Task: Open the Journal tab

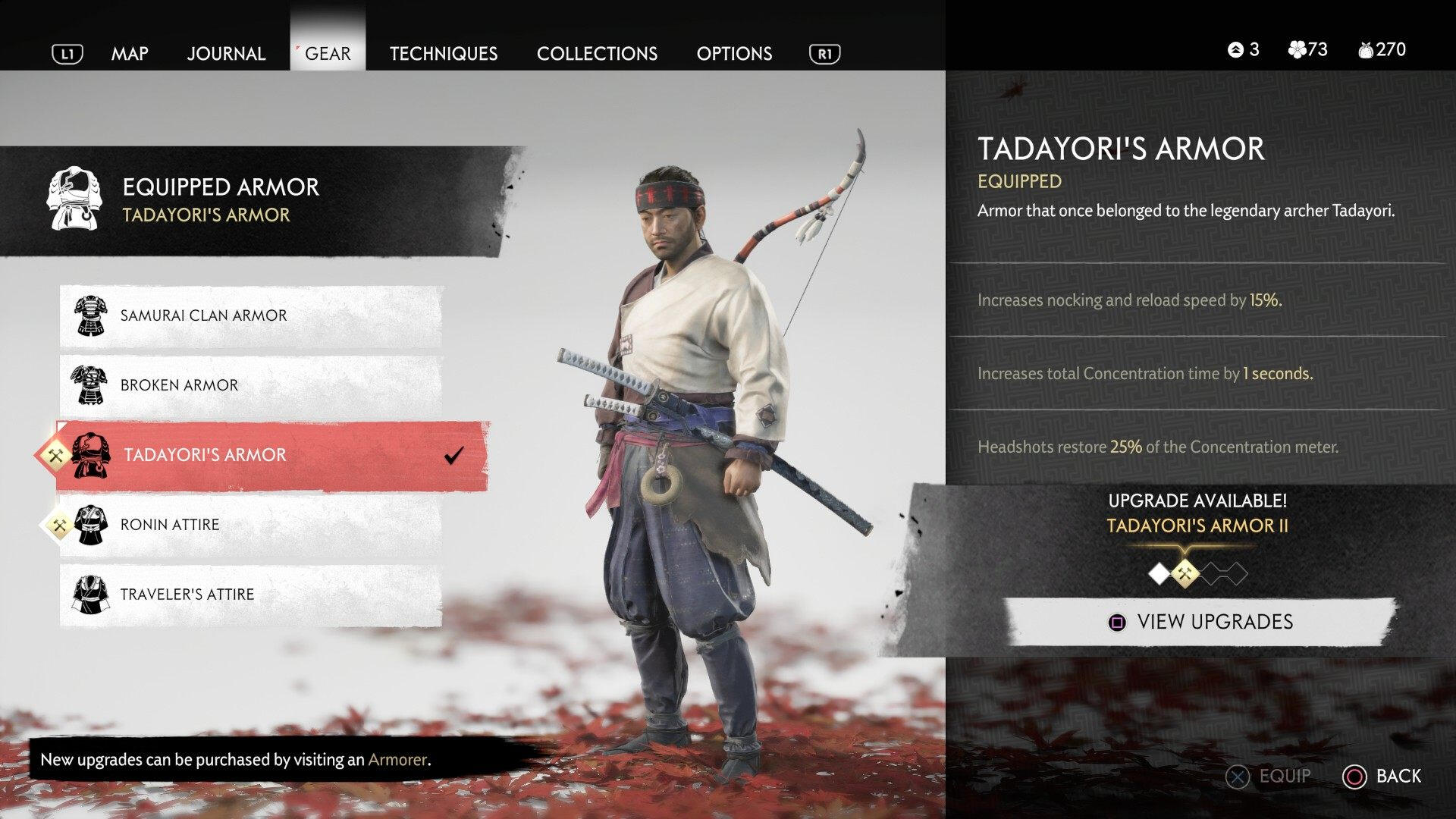Action: click(226, 53)
